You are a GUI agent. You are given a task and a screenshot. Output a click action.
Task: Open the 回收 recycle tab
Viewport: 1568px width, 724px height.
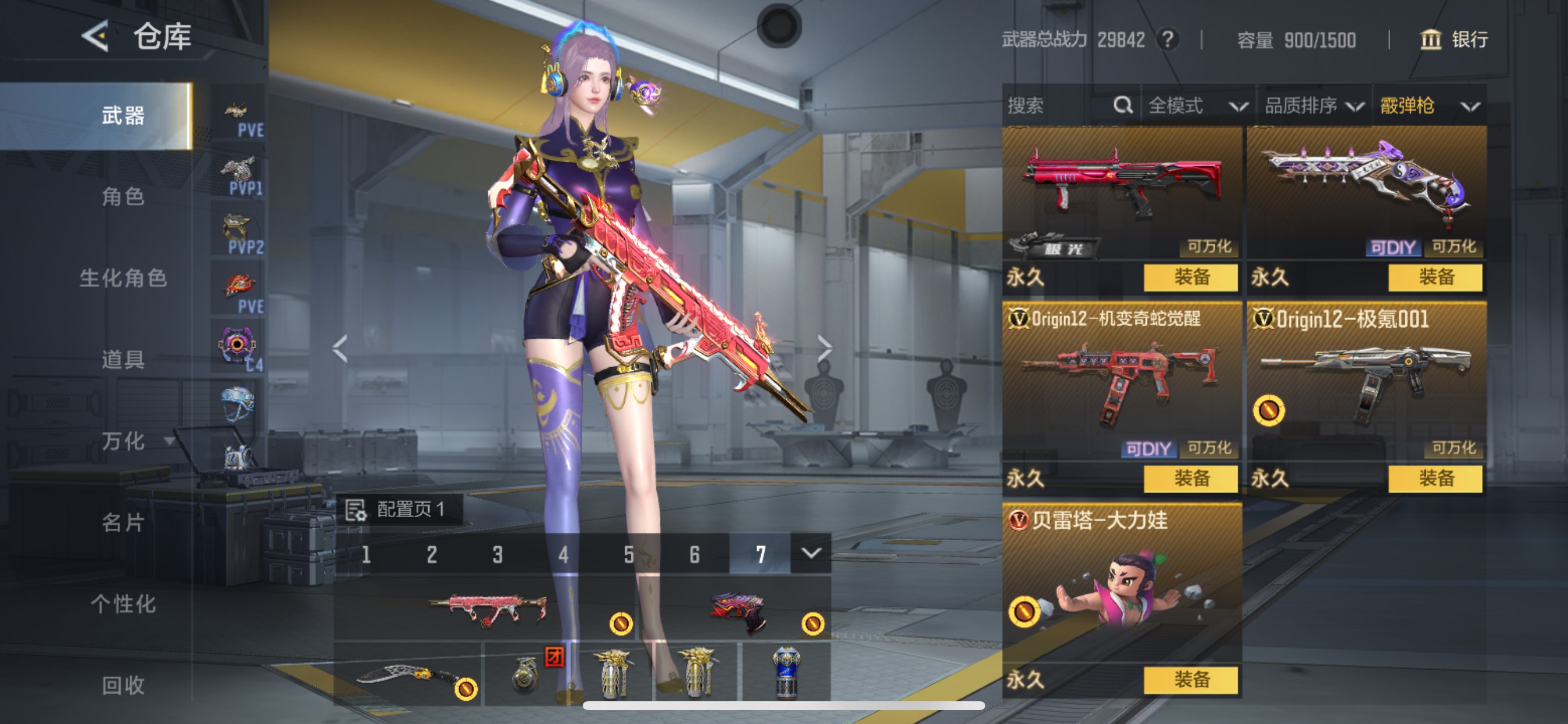[x=123, y=686]
